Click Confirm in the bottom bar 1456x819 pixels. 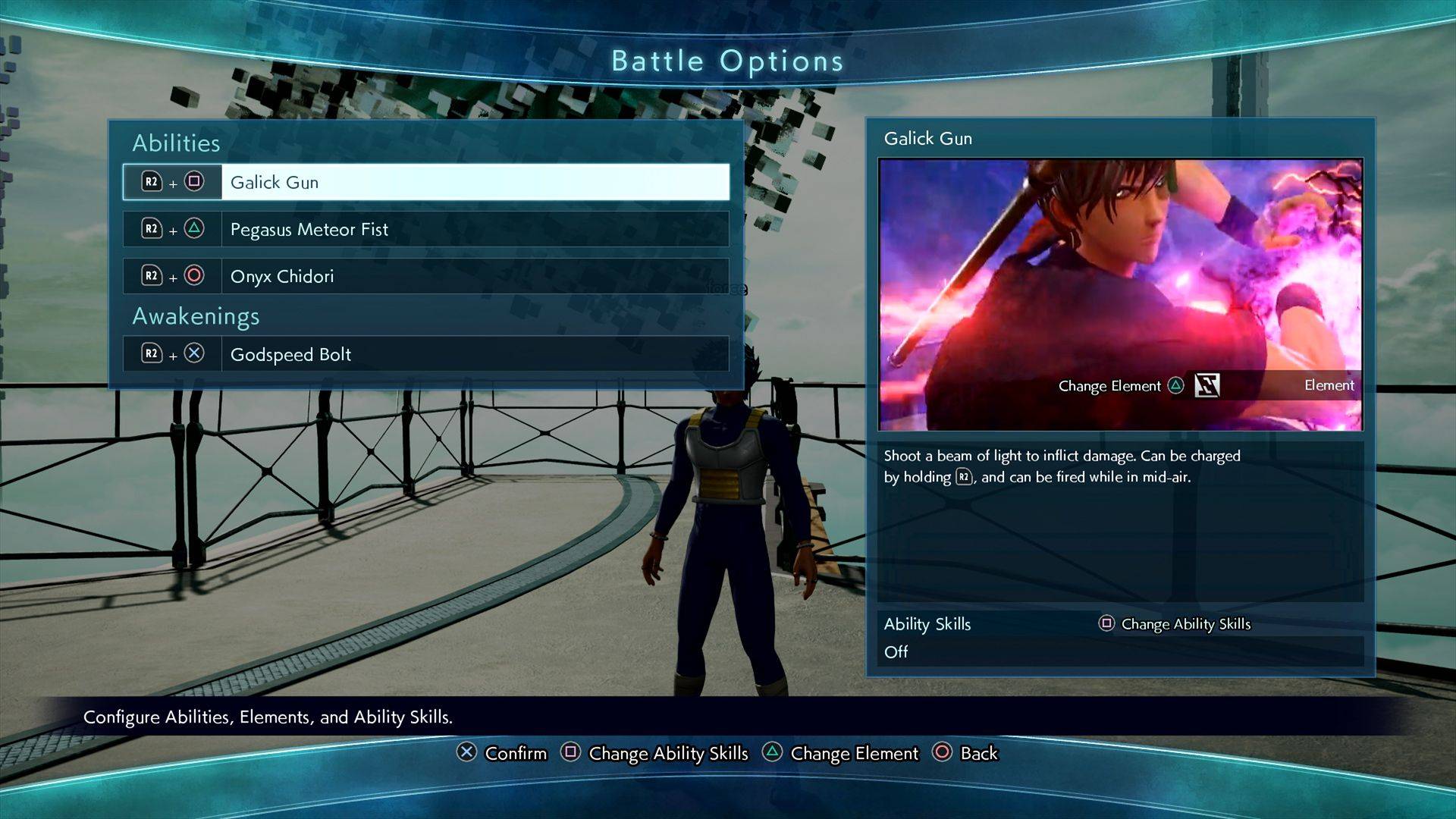502,753
